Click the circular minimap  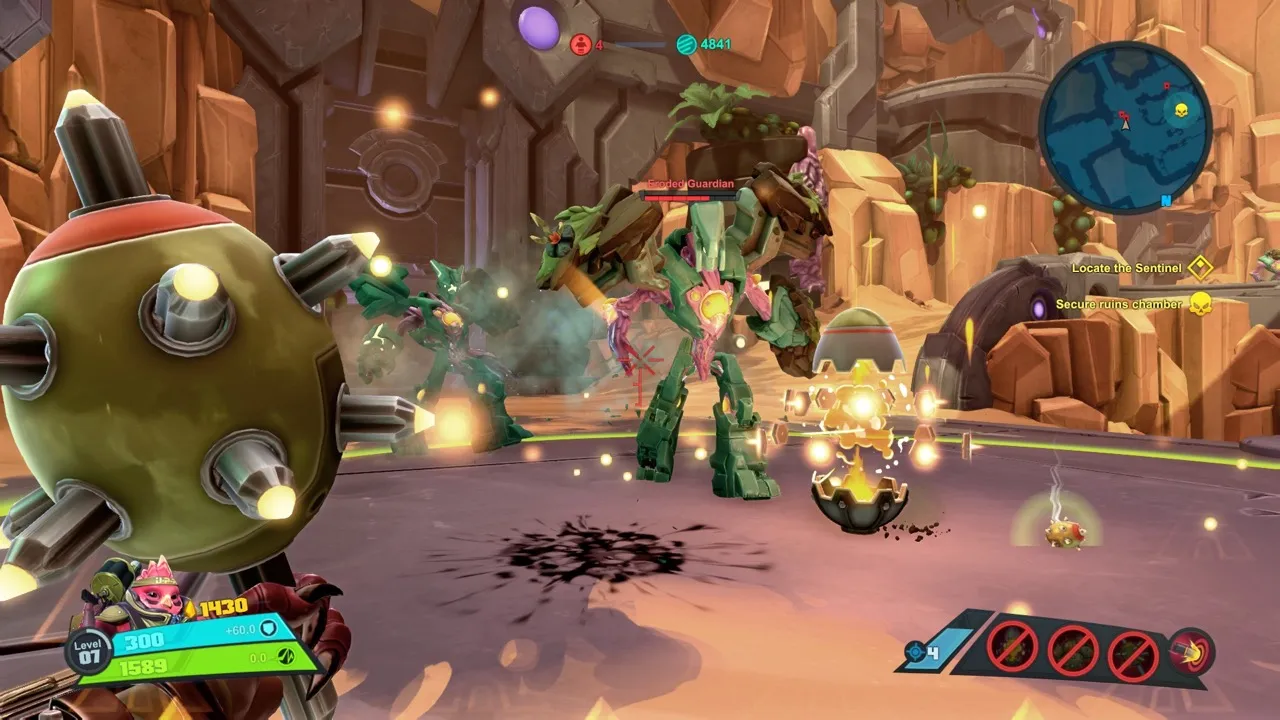click(1125, 127)
